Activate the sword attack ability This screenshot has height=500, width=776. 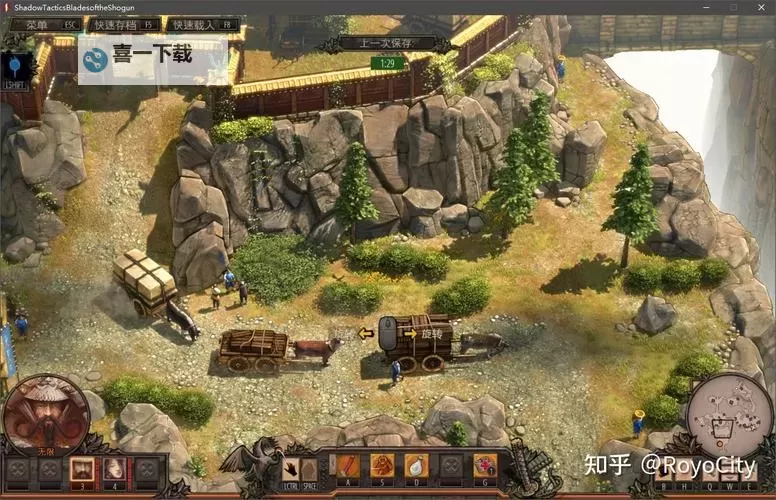pyautogui.click(x=347, y=466)
